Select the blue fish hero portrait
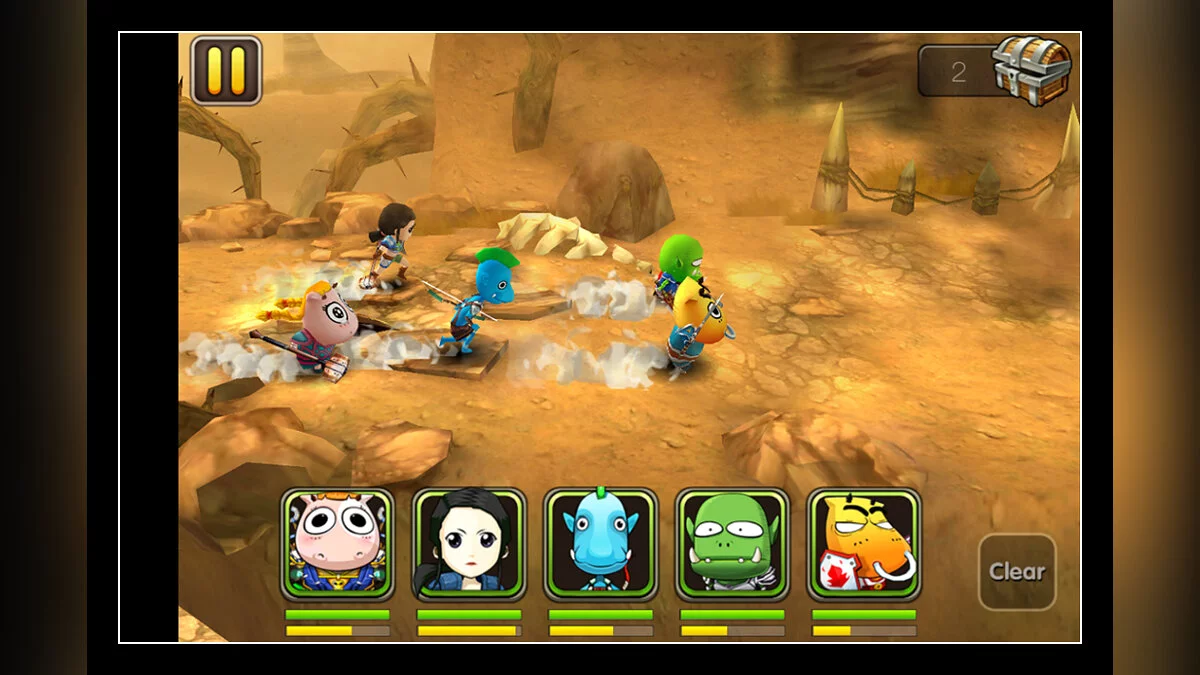1200x675 pixels. tap(601, 544)
